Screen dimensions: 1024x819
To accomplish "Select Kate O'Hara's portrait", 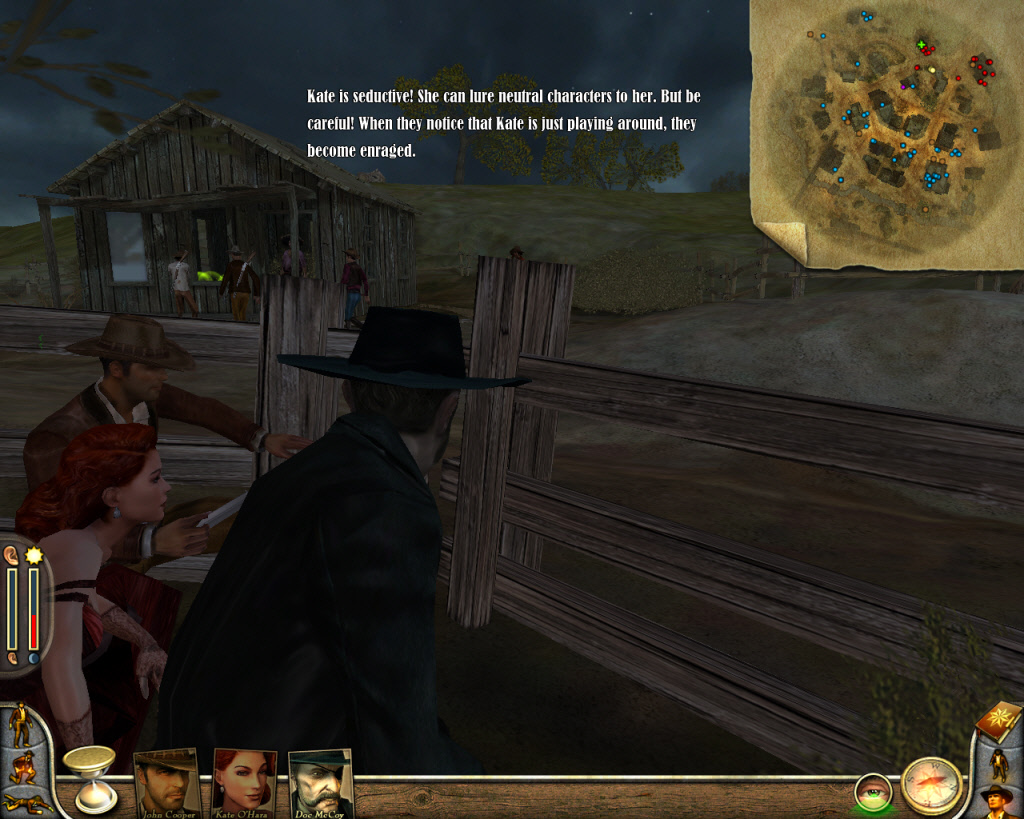I will tap(244, 781).
